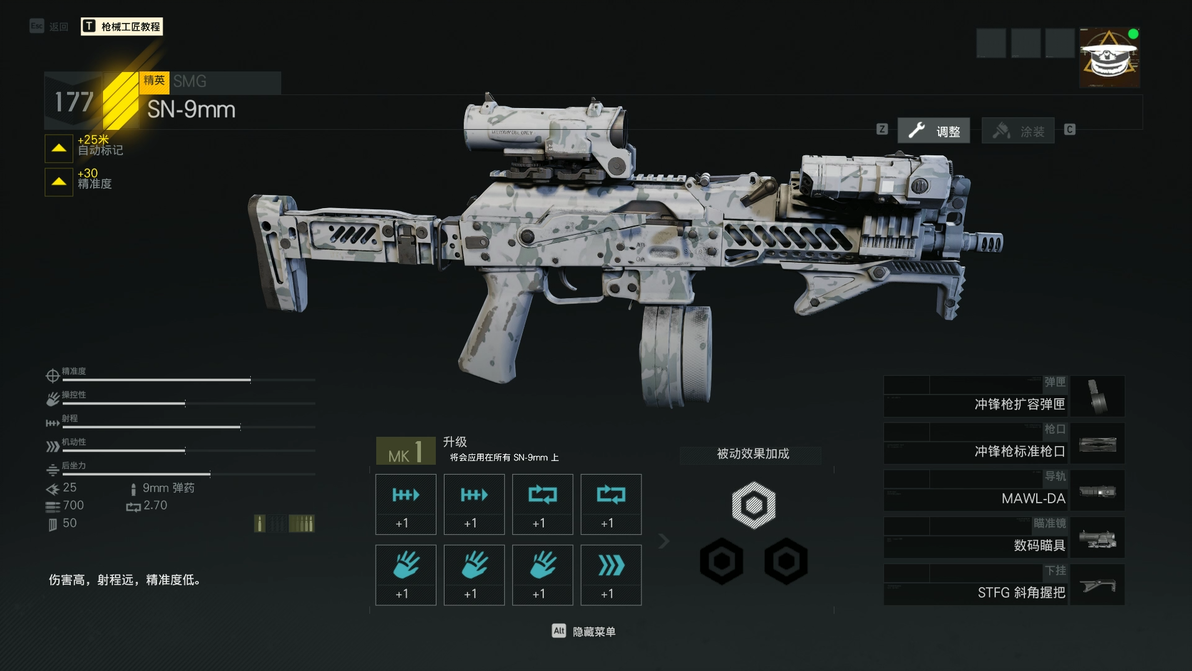Screen dimensions: 1192x671
Task: Click the player avatar with captain hat
Action: tap(1108, 58)
